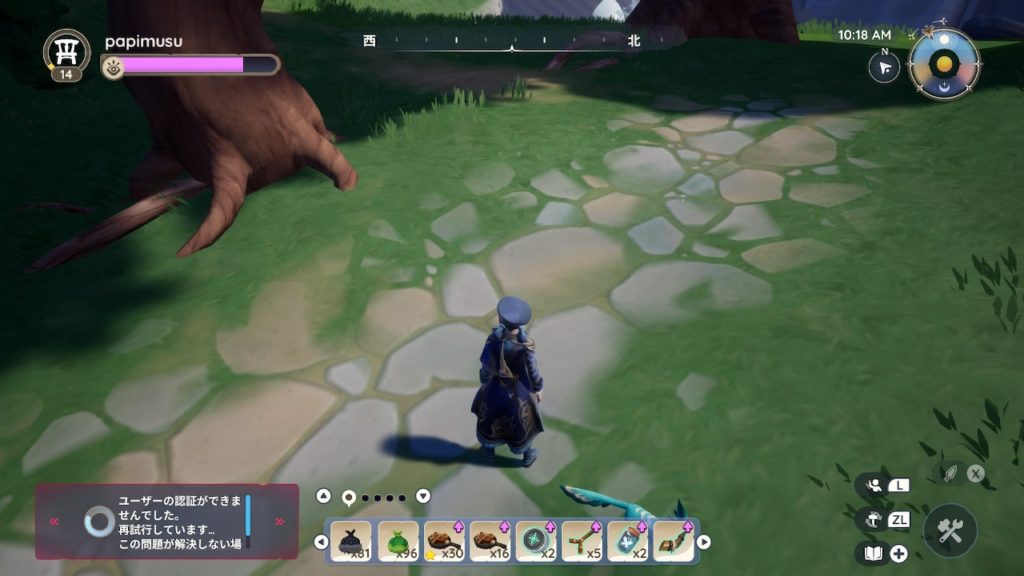Pick the blue jar item slot

627,541
